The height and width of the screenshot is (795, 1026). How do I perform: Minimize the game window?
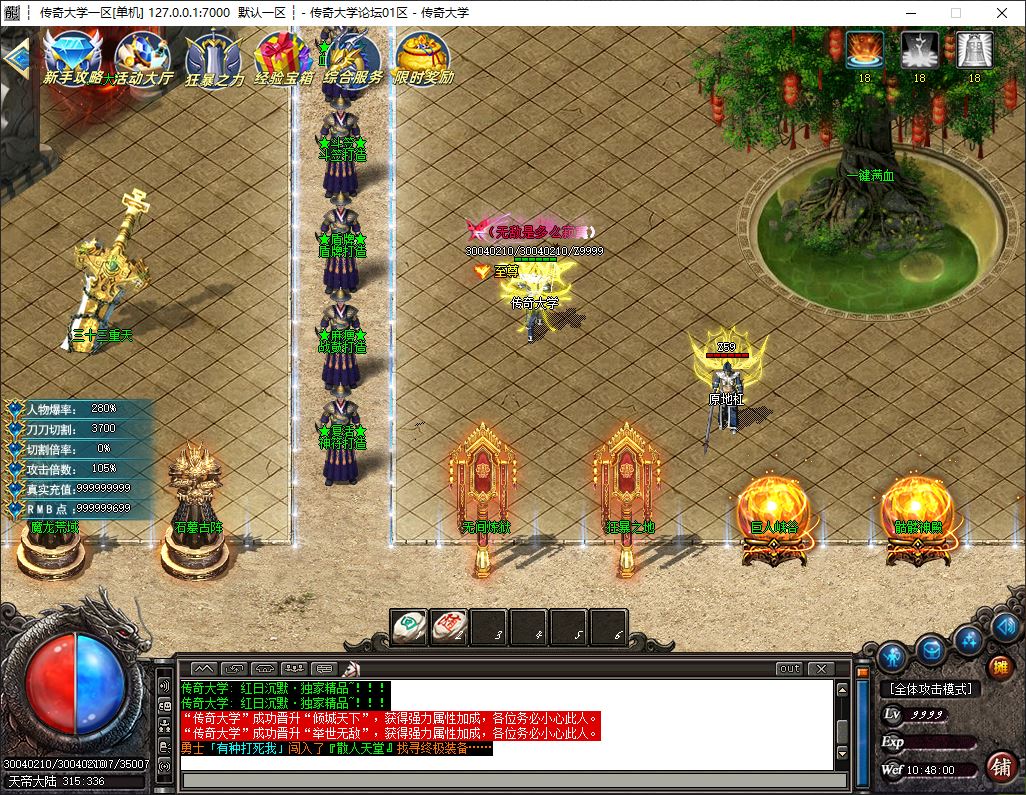[x=910, y=13]
